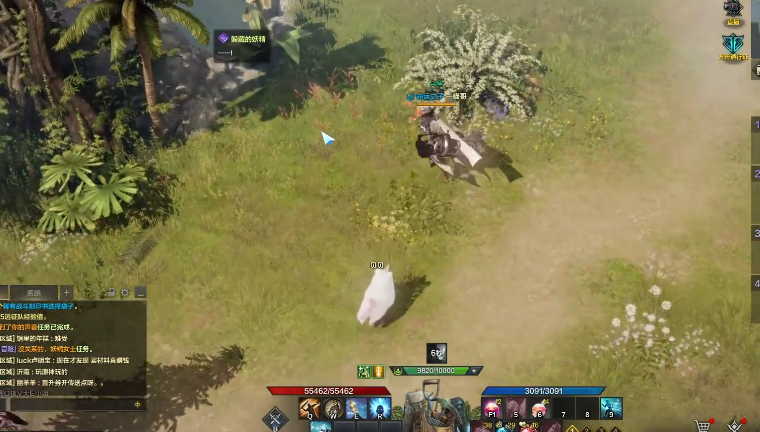This screenshot has height=432, width=760.
Task: Add a new chat tab
Action: click(x=66, y=292)
